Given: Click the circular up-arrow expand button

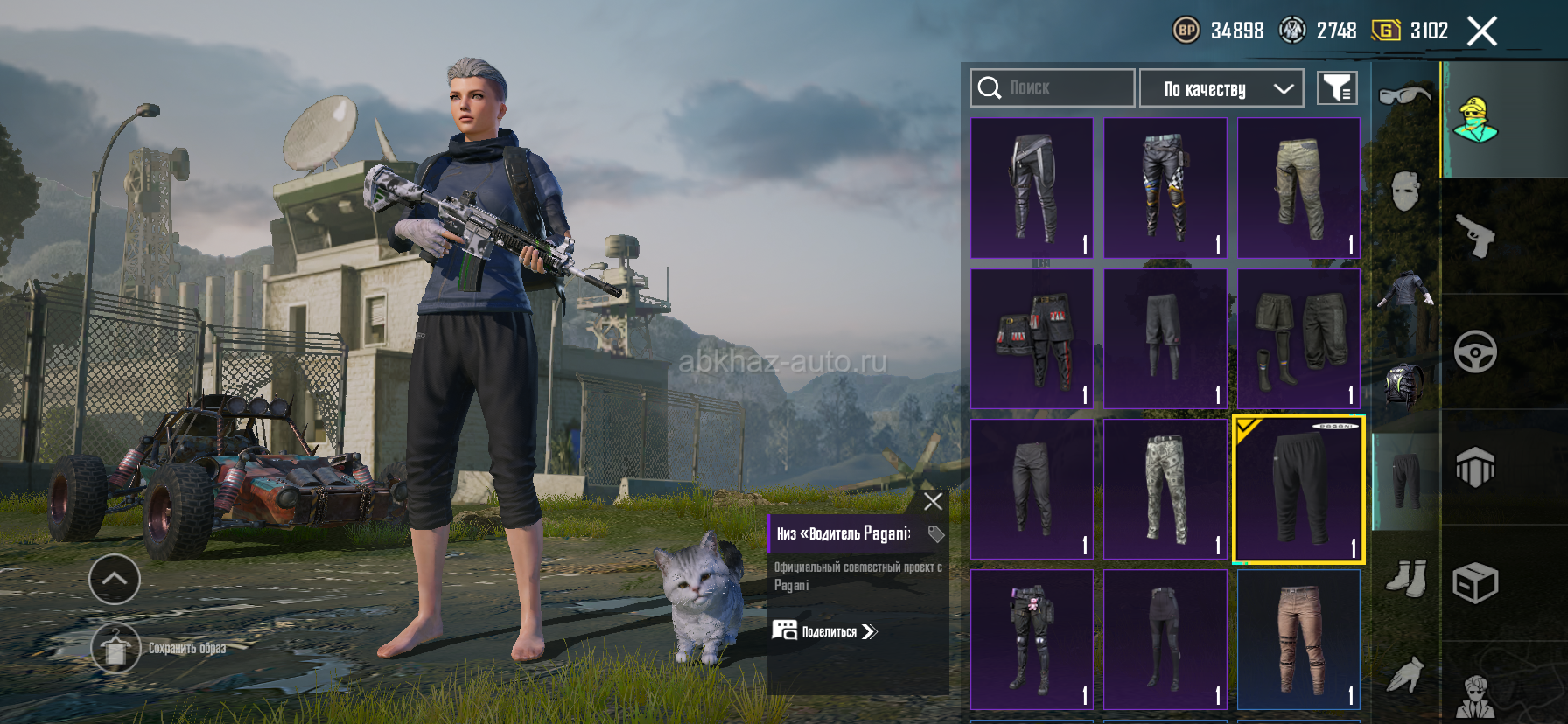Looking at the screenshot, I should [115, 579].
